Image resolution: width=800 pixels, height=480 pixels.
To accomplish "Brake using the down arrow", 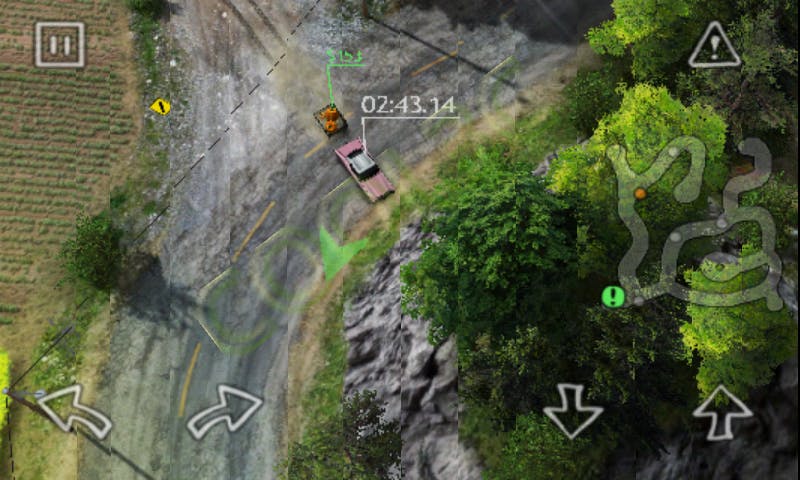I will click(x=573, y=411).
